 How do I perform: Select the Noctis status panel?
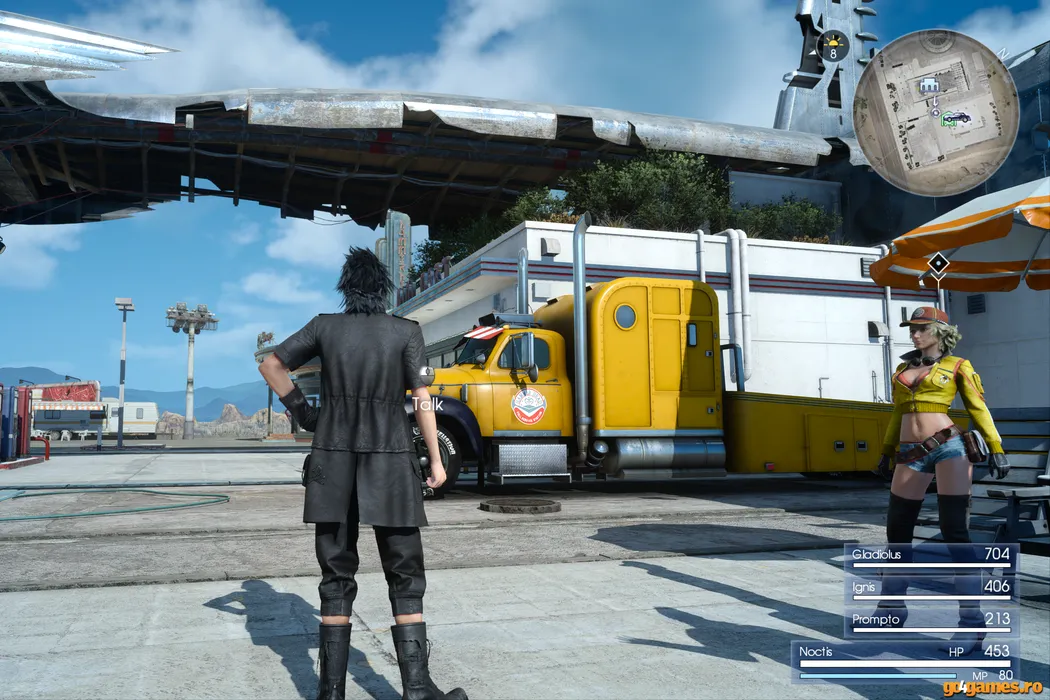click(905, 661)
